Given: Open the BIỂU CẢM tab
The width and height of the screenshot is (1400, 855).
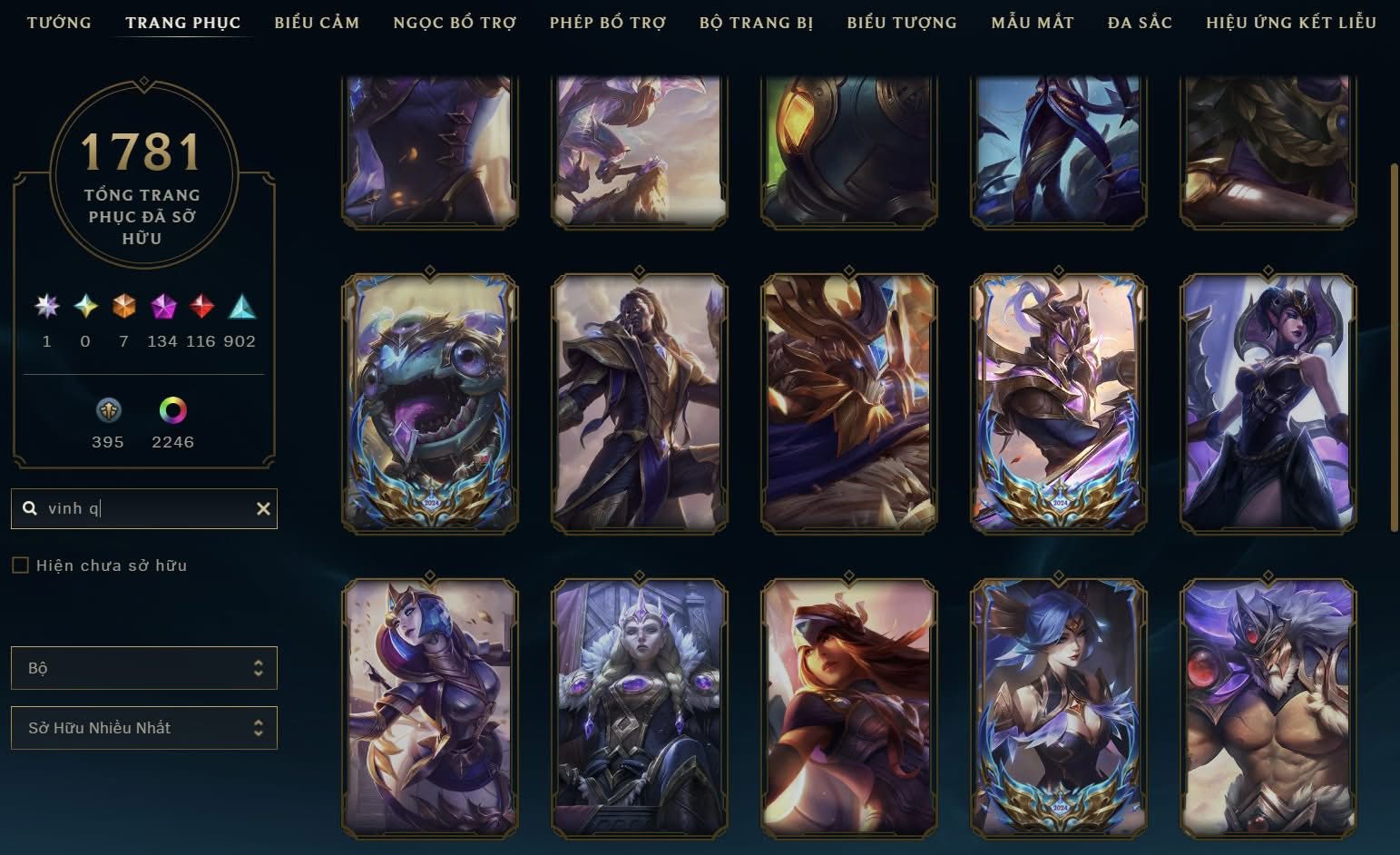Looking at the screenshot, I should coord(317,23).
